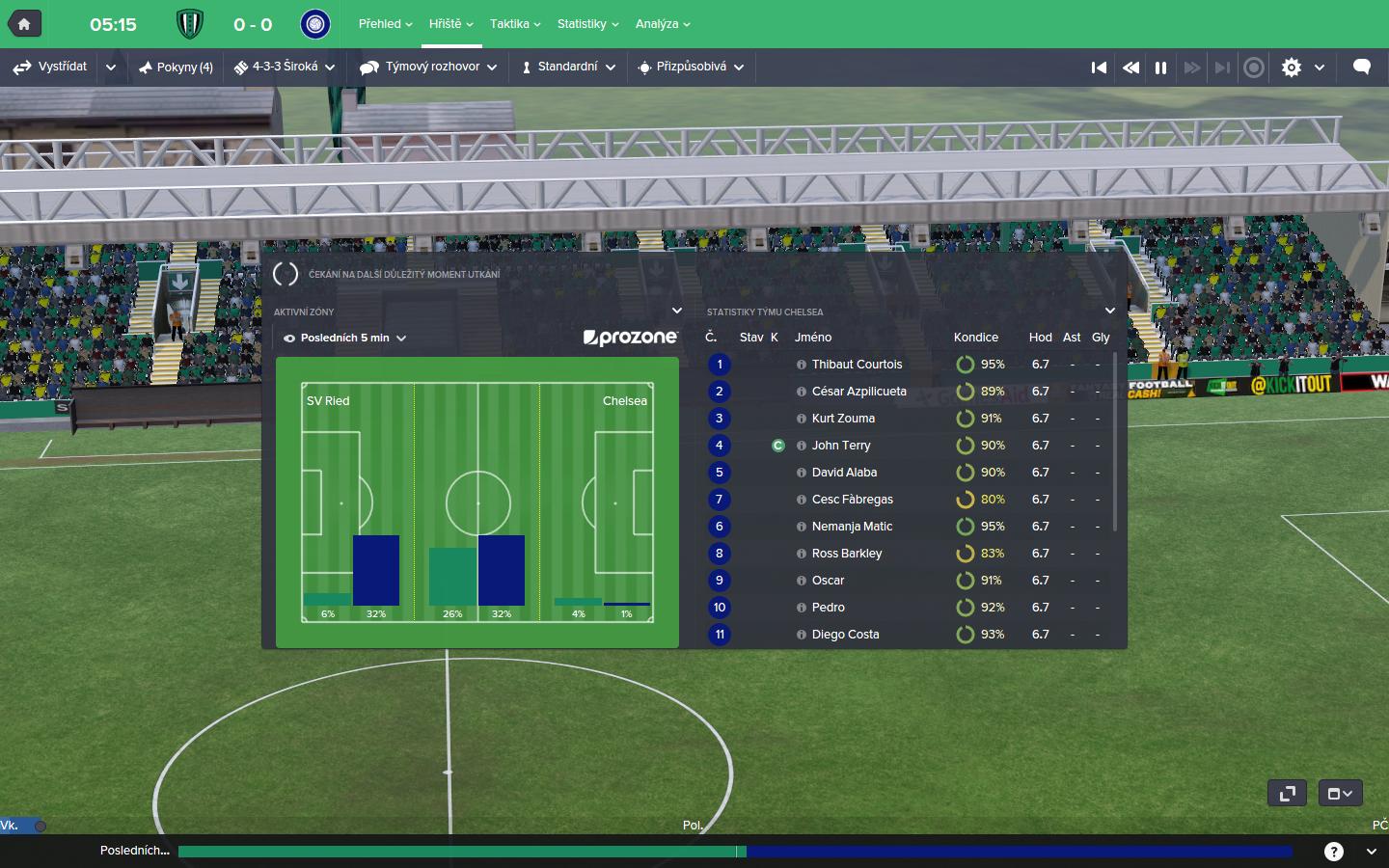Select Diego Costa in the squad list

(x=845, y=635)
